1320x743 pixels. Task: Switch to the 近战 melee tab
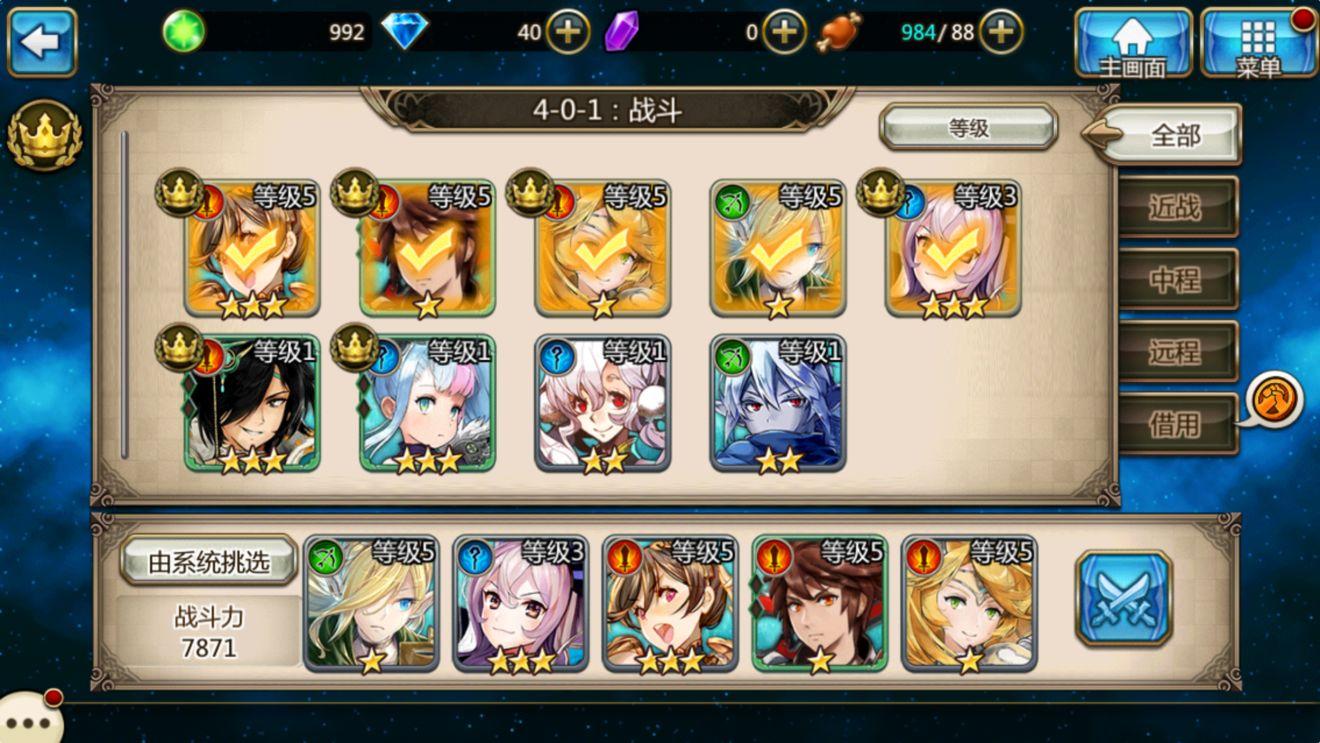[x=1176, y=207]
